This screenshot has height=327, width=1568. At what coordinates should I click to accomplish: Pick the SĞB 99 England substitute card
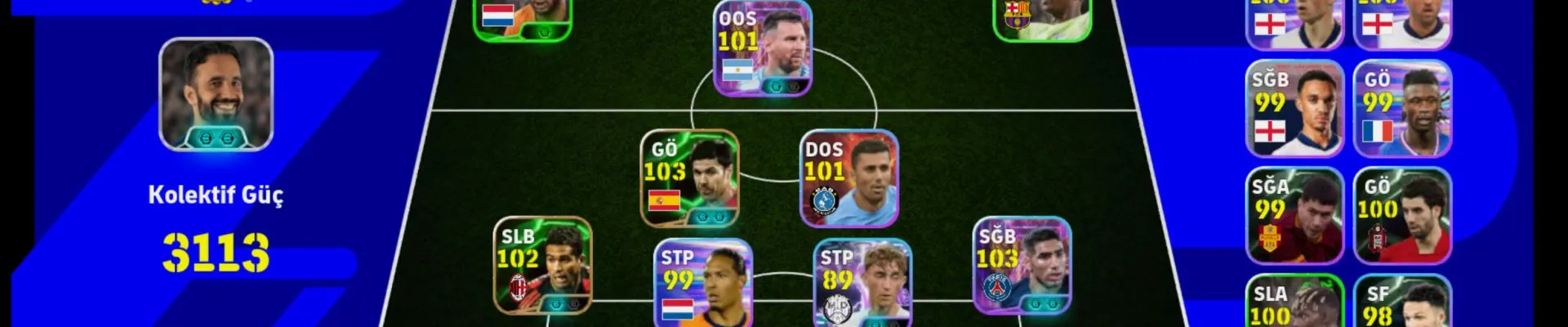pos(1294,108)
